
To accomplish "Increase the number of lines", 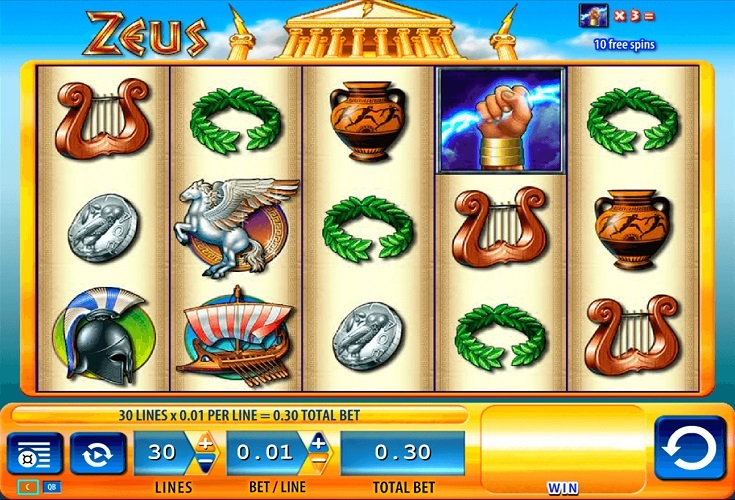I will [x=205, y=442].
